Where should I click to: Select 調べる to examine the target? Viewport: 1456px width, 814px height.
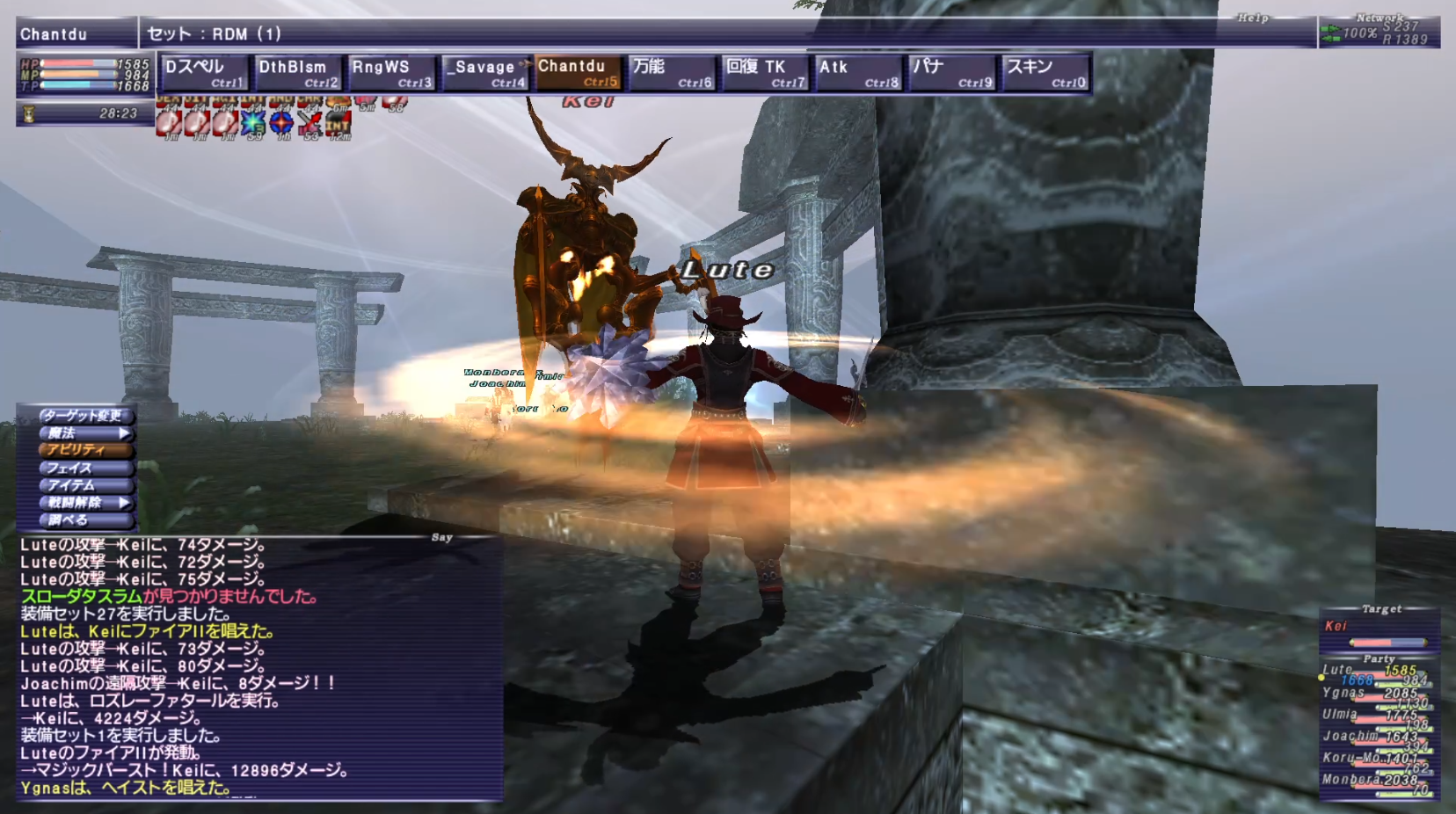click(84, 520)
